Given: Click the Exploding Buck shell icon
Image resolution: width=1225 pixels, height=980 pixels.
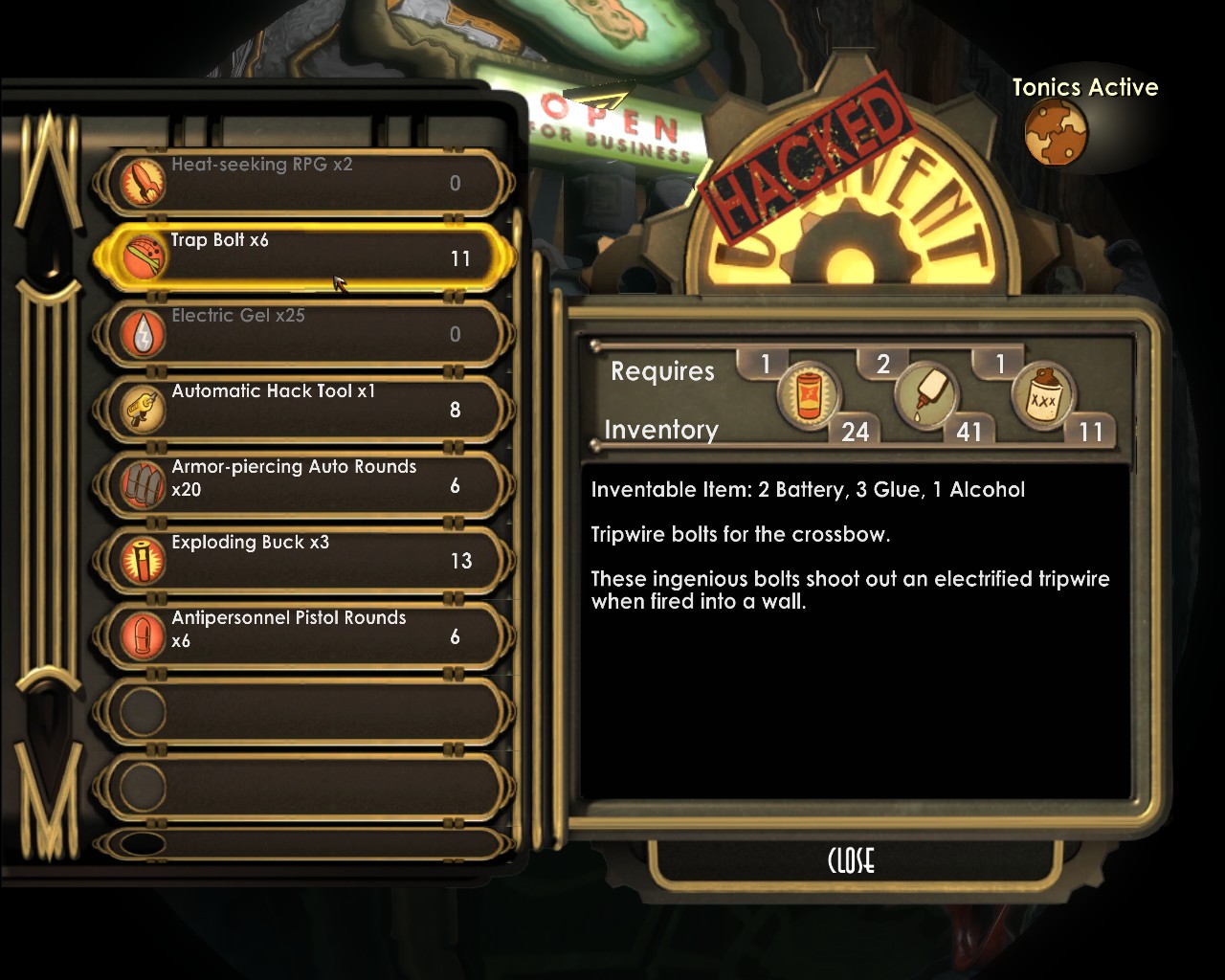Looking at the screenshot, I should pyautogui.click(x=141, y=560).
